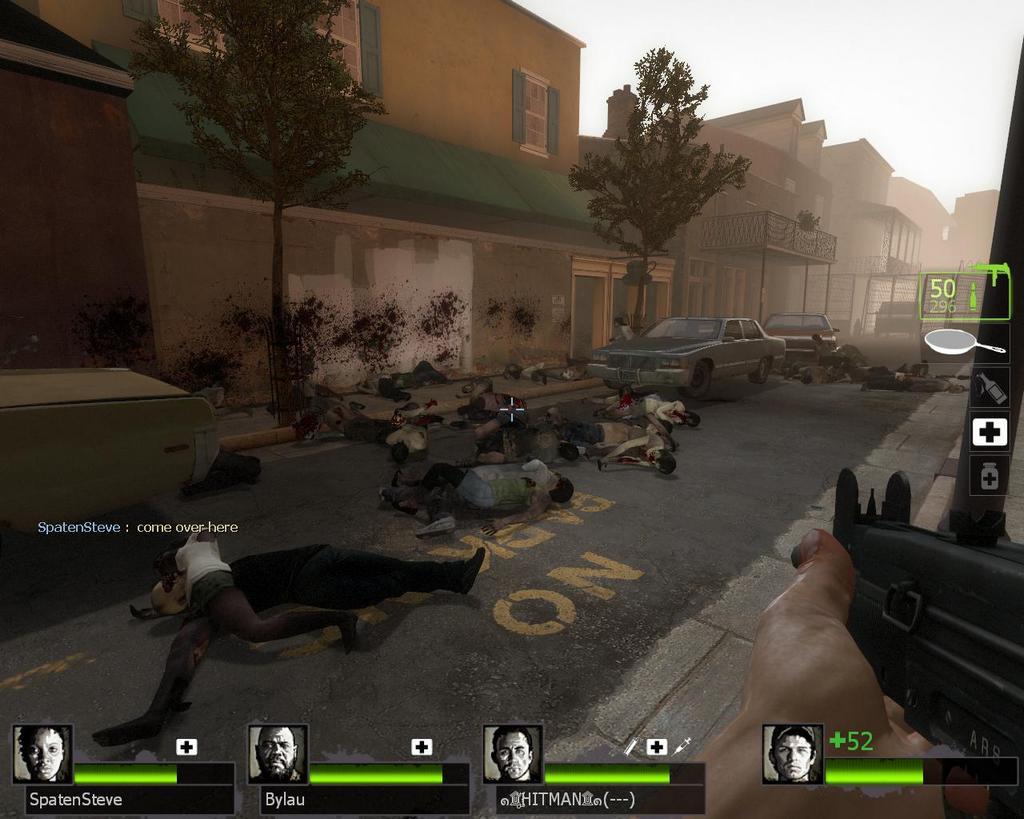Select the submachine gun primary weapon slot
Image resolution: width=1024 pixels, height=819 pixels.
[x=964, y=294]
